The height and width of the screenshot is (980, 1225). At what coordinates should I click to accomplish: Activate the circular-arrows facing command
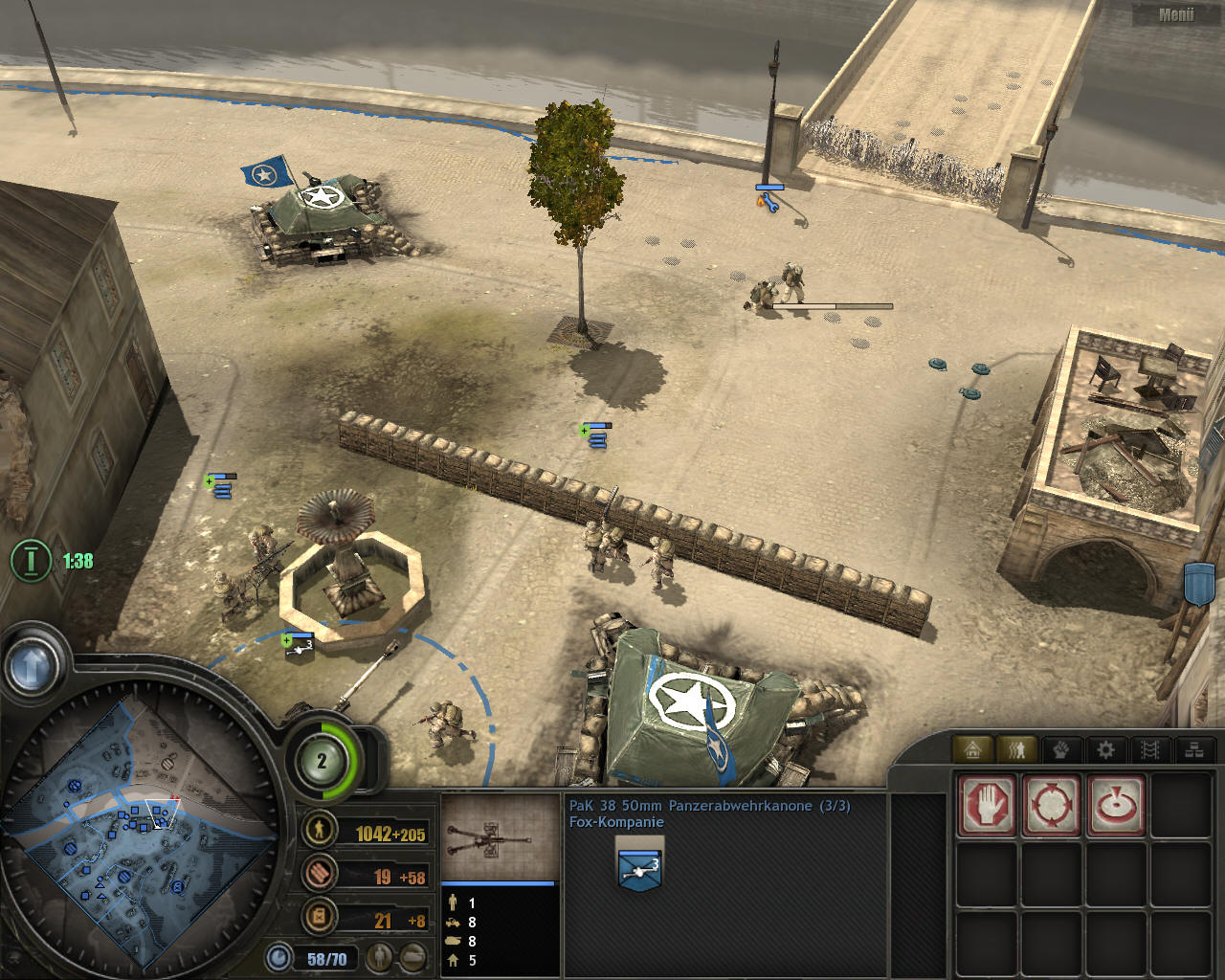point(1052,805)
